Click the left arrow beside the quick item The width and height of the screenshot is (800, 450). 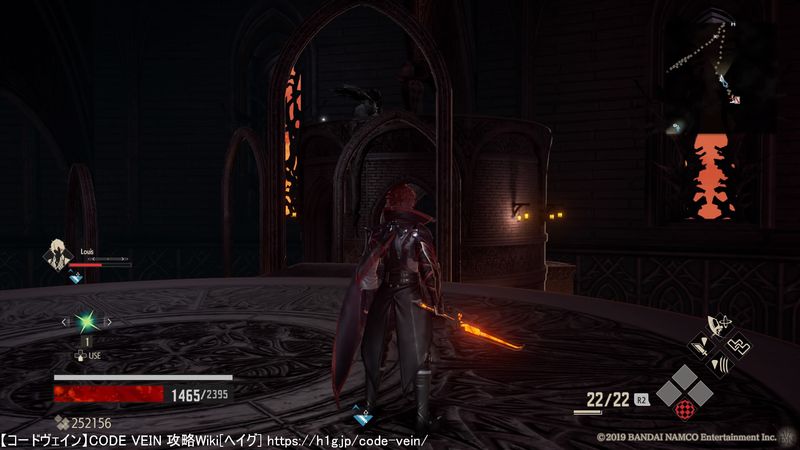[66, 322]
